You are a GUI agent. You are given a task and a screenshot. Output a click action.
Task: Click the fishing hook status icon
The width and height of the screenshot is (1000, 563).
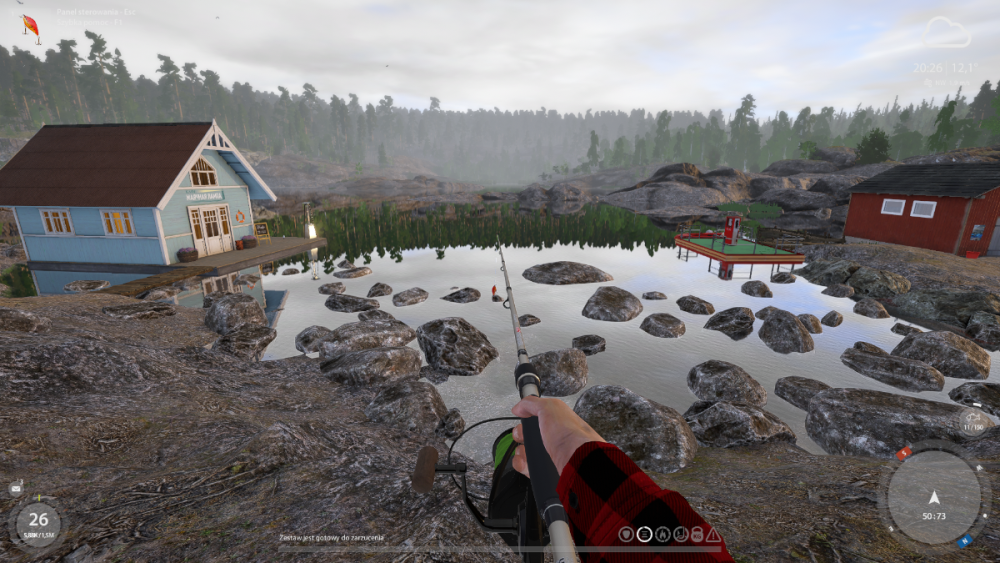[680, 535]
